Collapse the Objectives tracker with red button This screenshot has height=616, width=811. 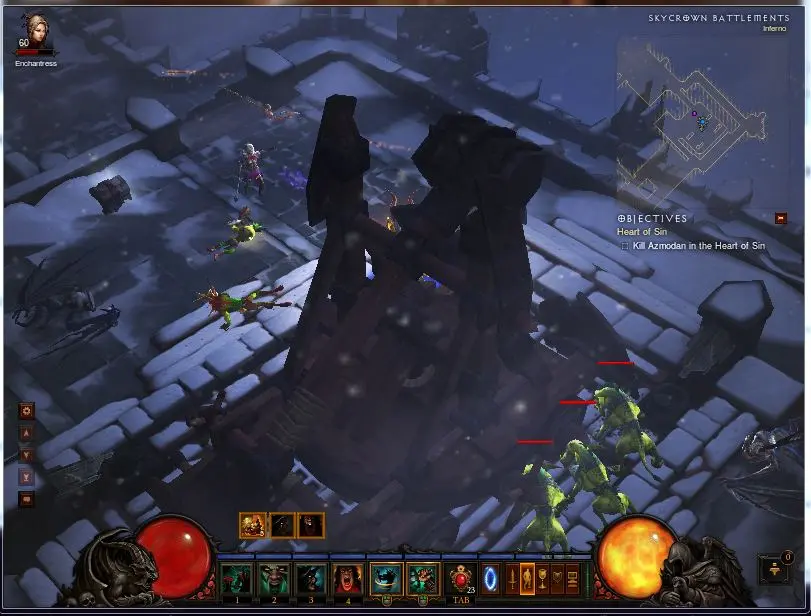(x=781, y=217)
